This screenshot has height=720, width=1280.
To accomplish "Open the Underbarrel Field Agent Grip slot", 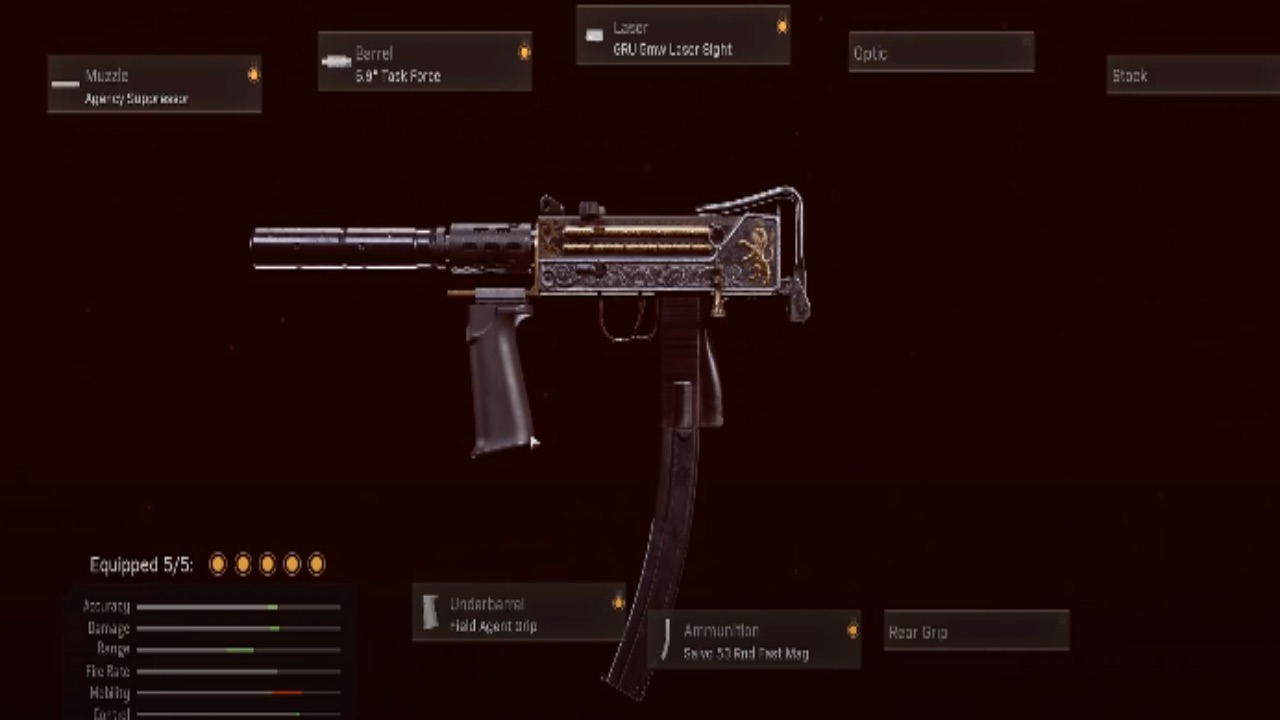I will pyautogui.click(x=519, y=613).
